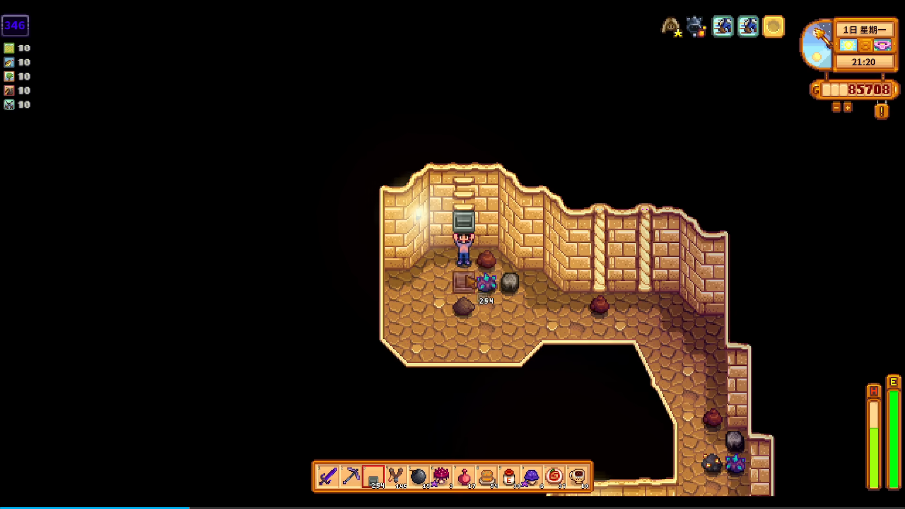Select the coffee cup hotbar slot
The height and width of the screenshot is (509, 905).
pyautogui.click(x=577, y=476)
